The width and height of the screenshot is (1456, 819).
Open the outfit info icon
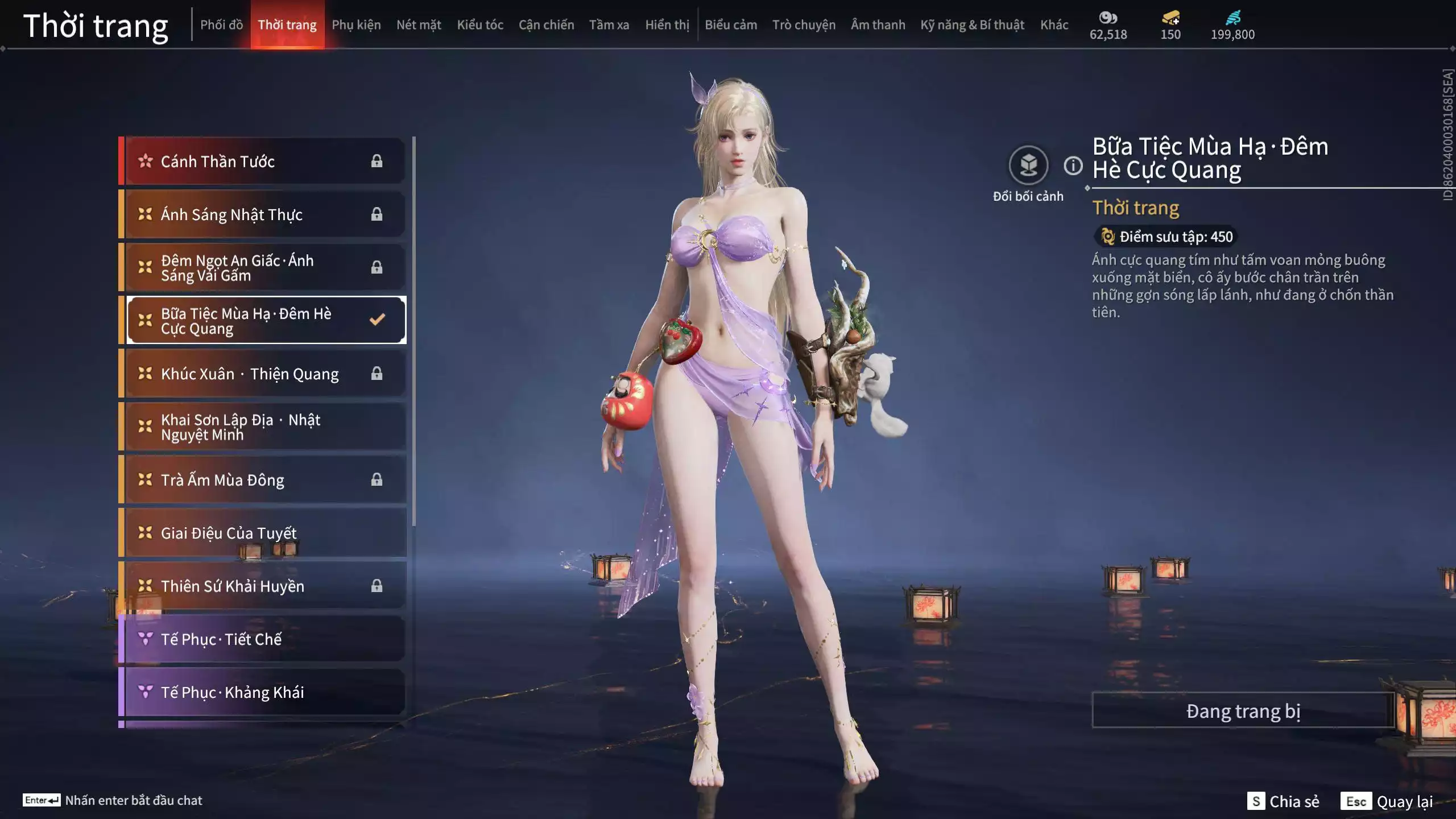pyautogui.click(x=1073, y=166)
